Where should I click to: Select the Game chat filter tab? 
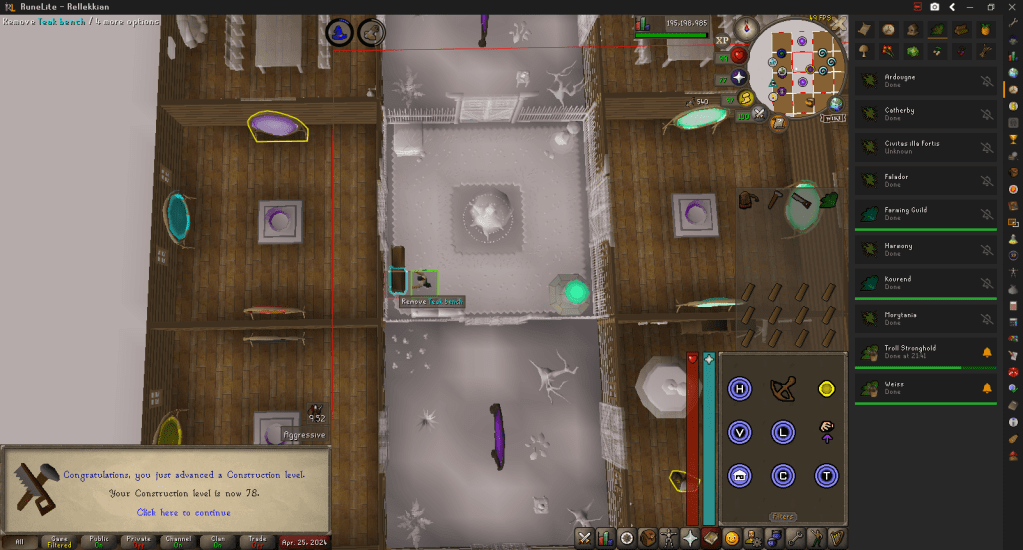click(x=58, y=541)
